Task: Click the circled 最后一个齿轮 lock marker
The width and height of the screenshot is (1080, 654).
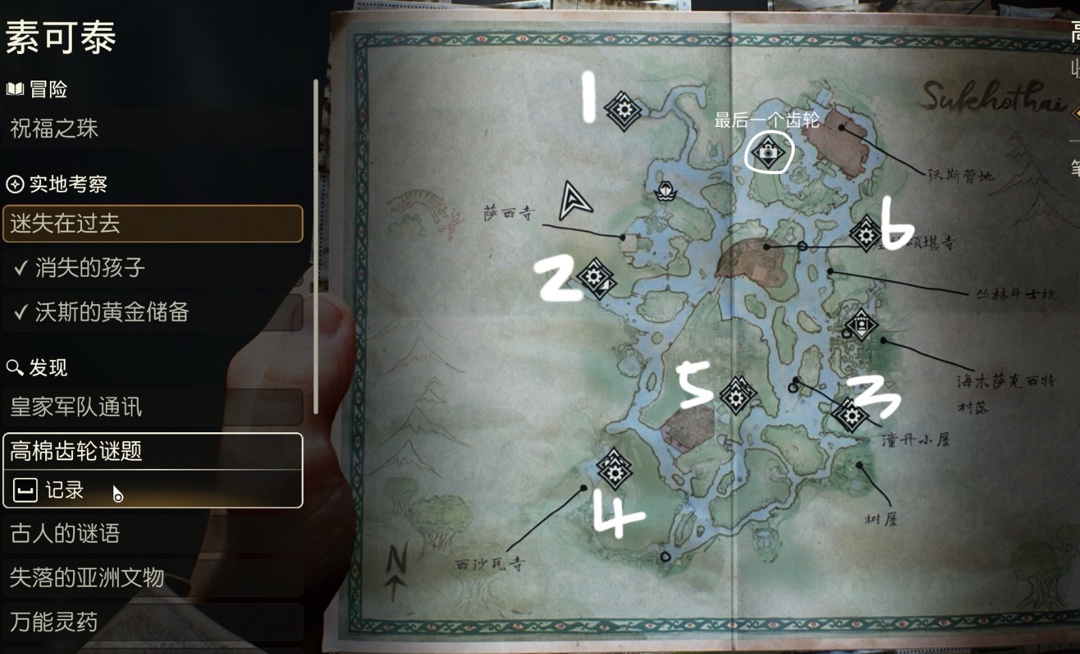Action: (768, 152)
